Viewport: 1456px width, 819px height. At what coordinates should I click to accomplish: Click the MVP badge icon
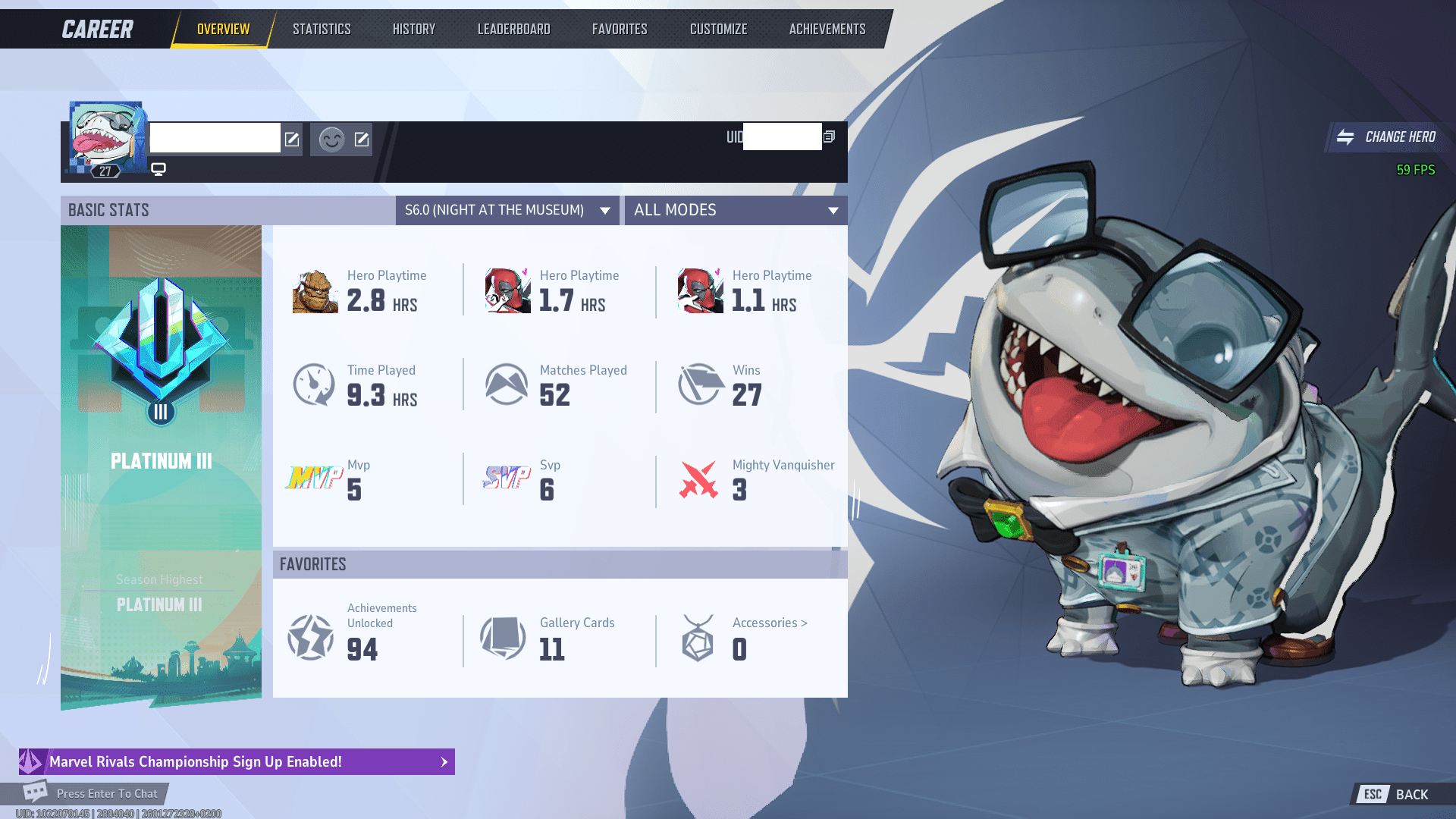coord(313,479)
